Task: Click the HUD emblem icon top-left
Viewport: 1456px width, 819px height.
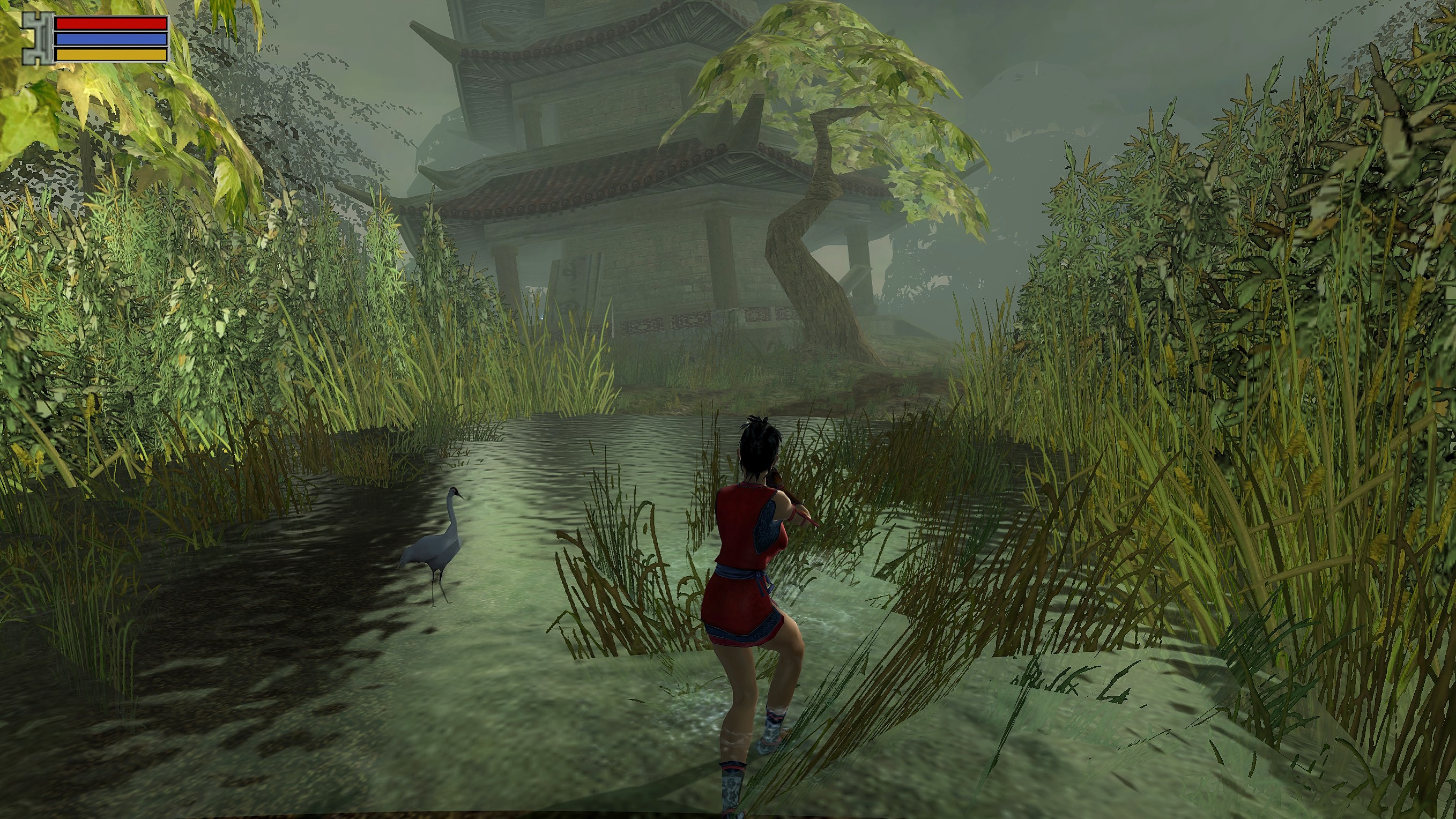Action: (x=35, y=39)
